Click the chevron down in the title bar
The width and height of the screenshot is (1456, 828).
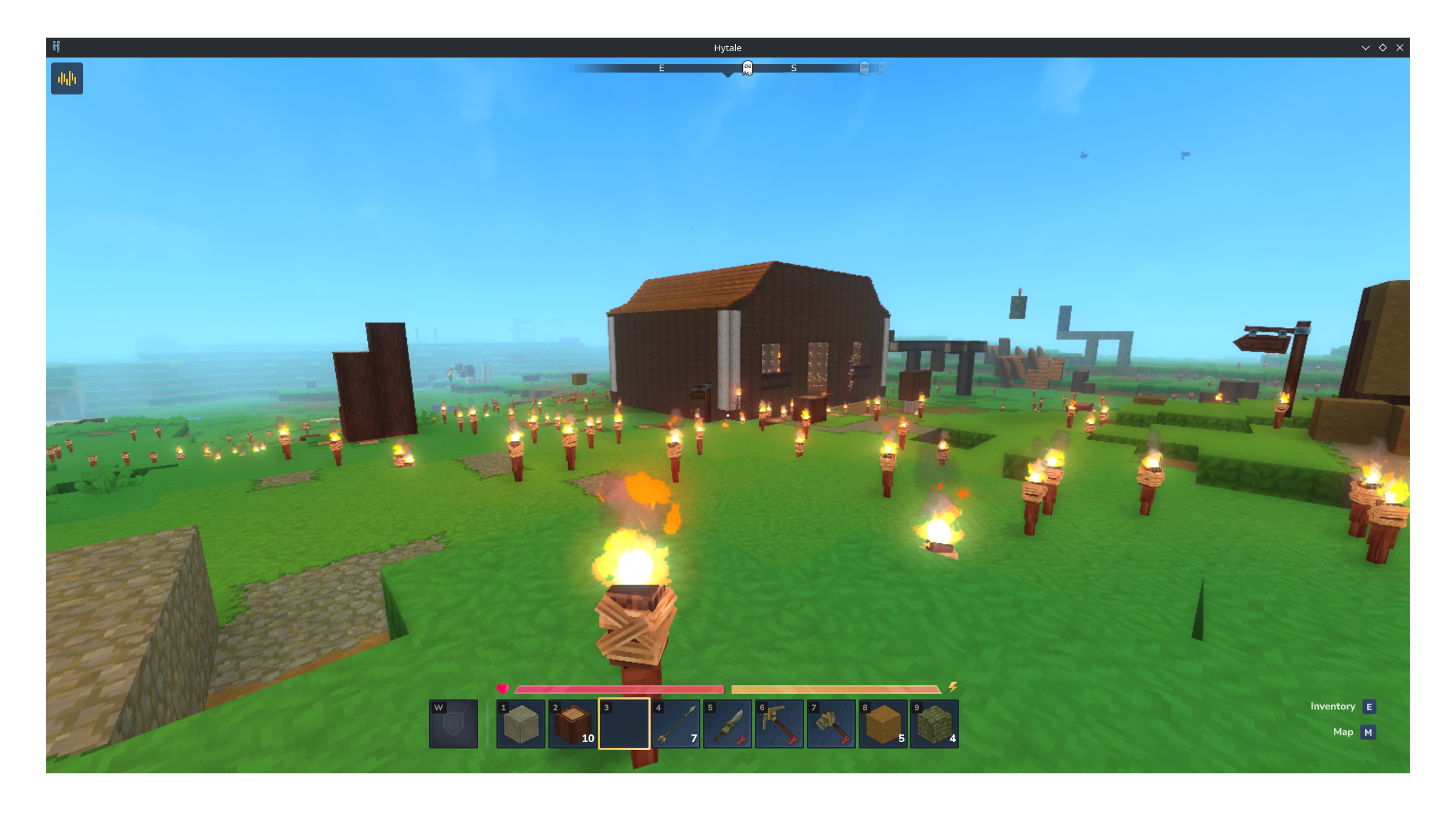tap(1365, 47)
